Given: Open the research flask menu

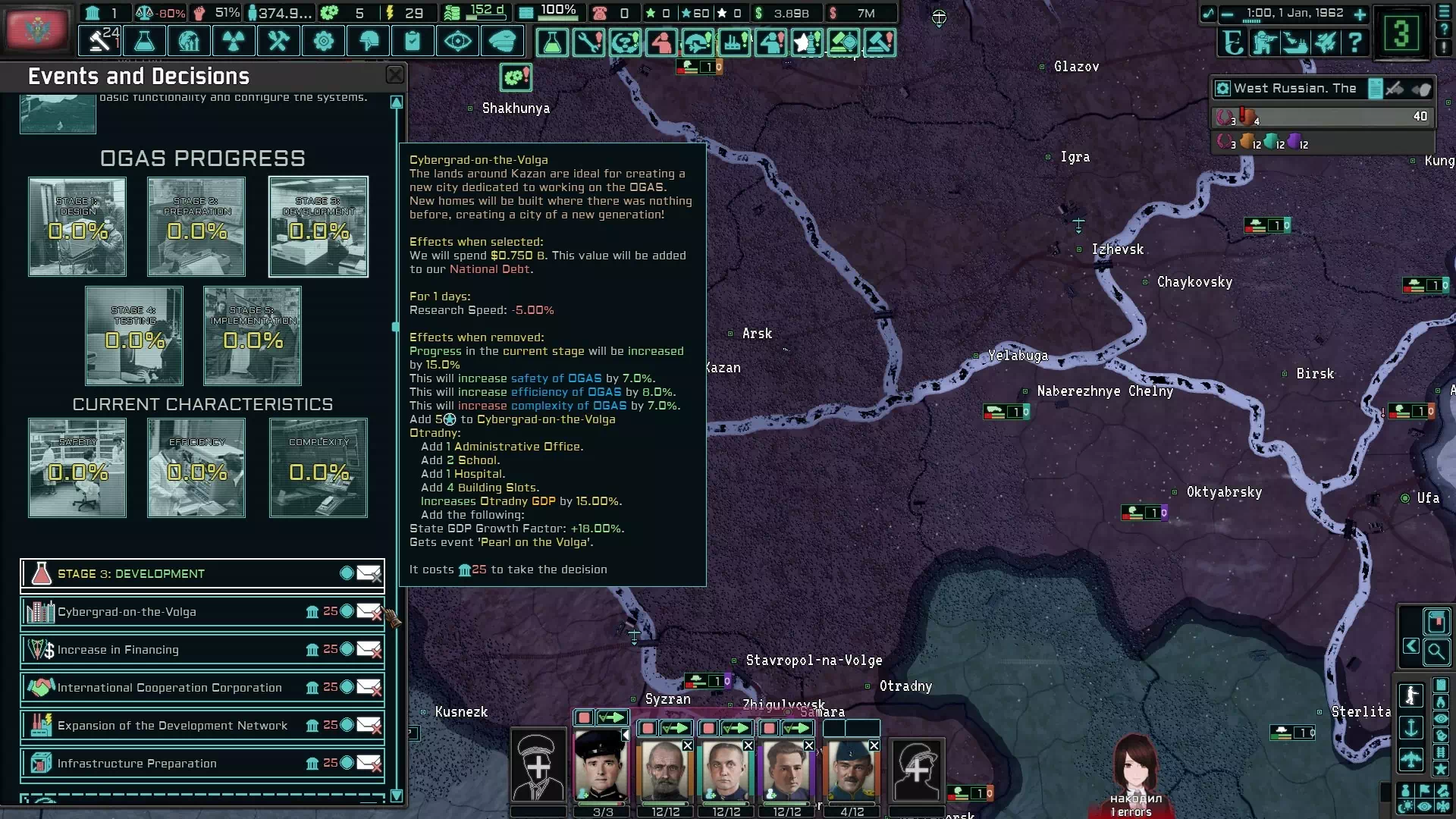Looking at the screenshot, I should tap(144, 41).
